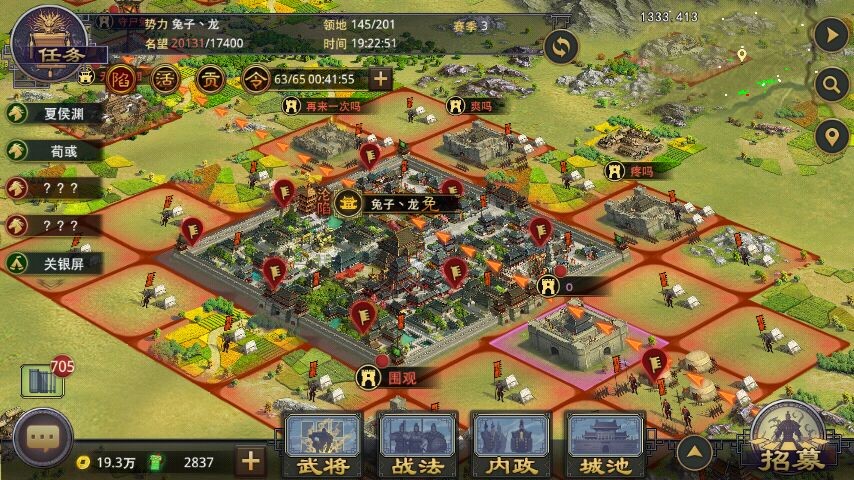Image resolution: width=854 pixels, height=480 pixels.
Task: Click the 贡 round icon
Action: click(213, 80)
